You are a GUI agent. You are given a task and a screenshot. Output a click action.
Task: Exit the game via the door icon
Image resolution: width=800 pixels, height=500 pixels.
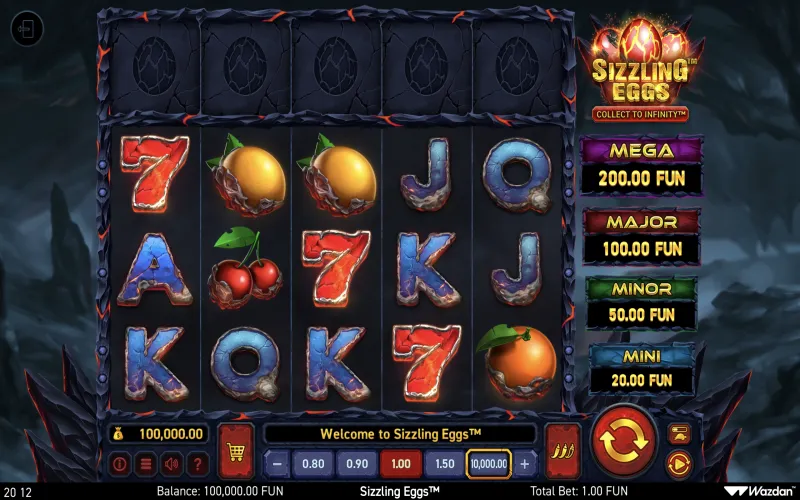(27, 29)
